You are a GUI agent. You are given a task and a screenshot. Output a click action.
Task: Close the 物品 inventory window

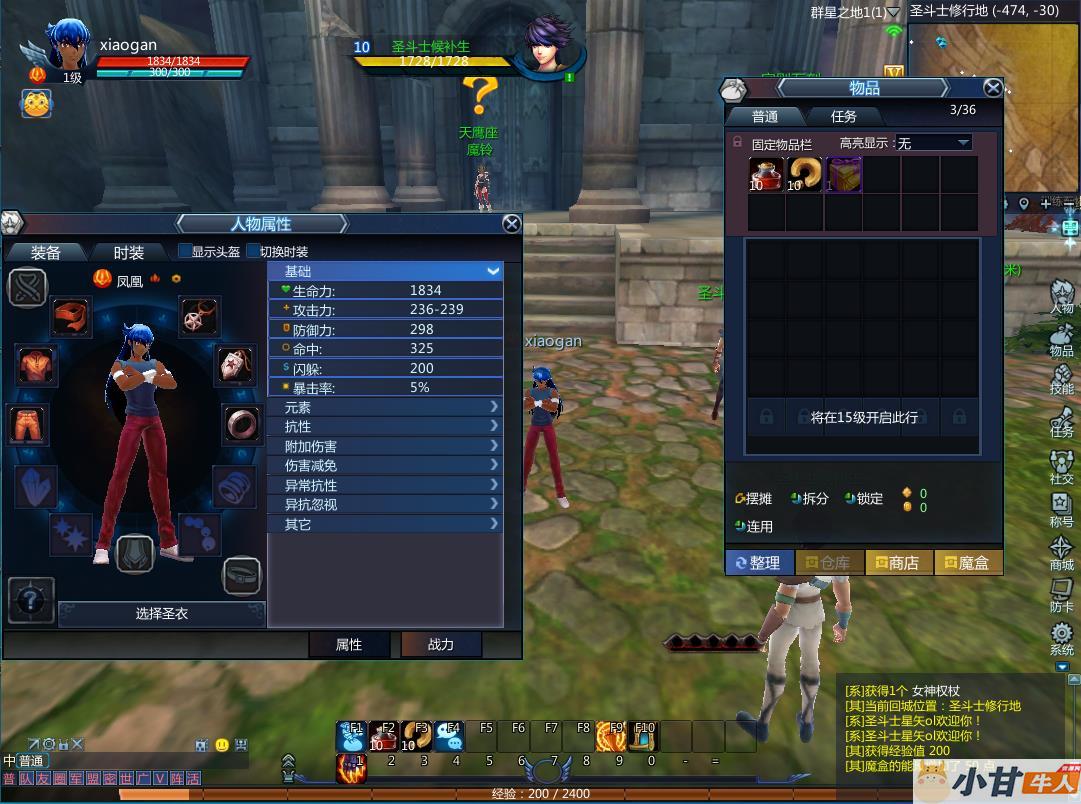pyautogui.click(x=992, y=89)
